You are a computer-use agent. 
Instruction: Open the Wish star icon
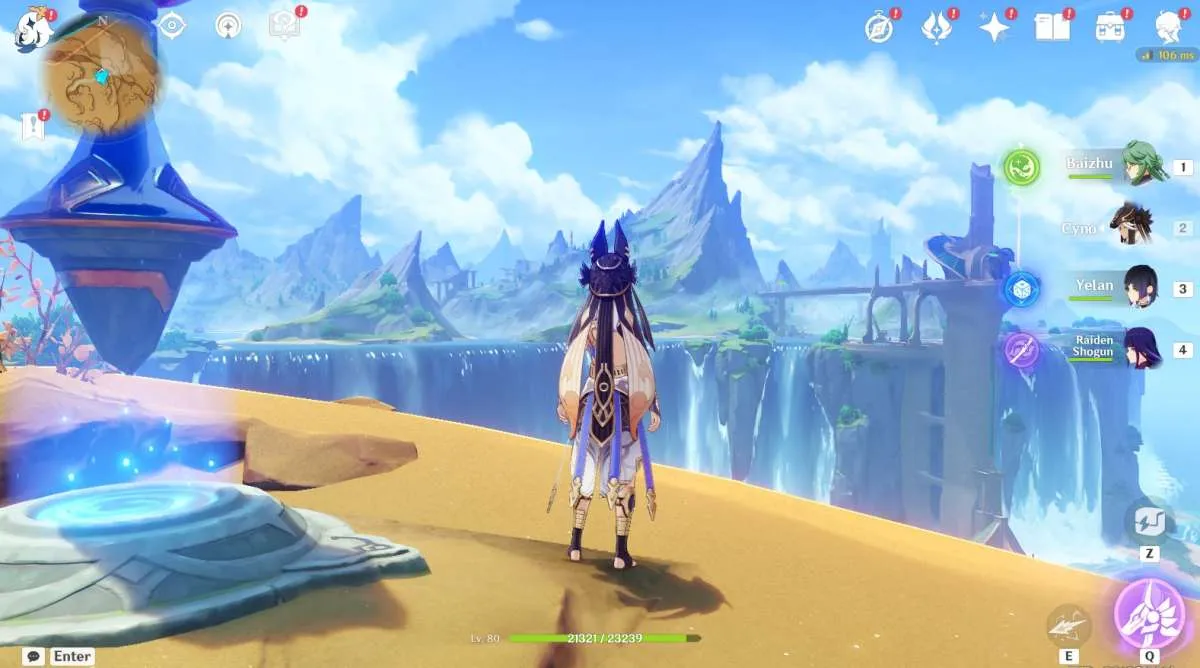click(994, 28)
